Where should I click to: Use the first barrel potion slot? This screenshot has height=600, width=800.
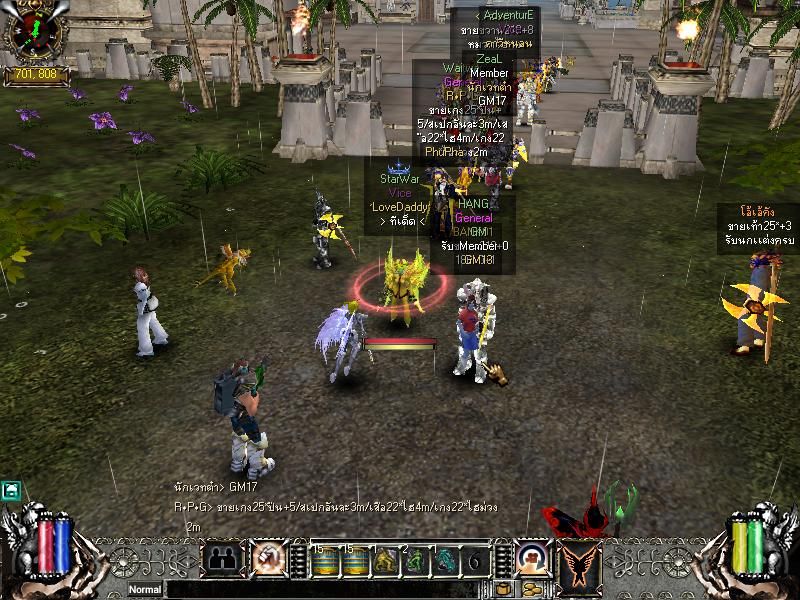pos(325,560)
